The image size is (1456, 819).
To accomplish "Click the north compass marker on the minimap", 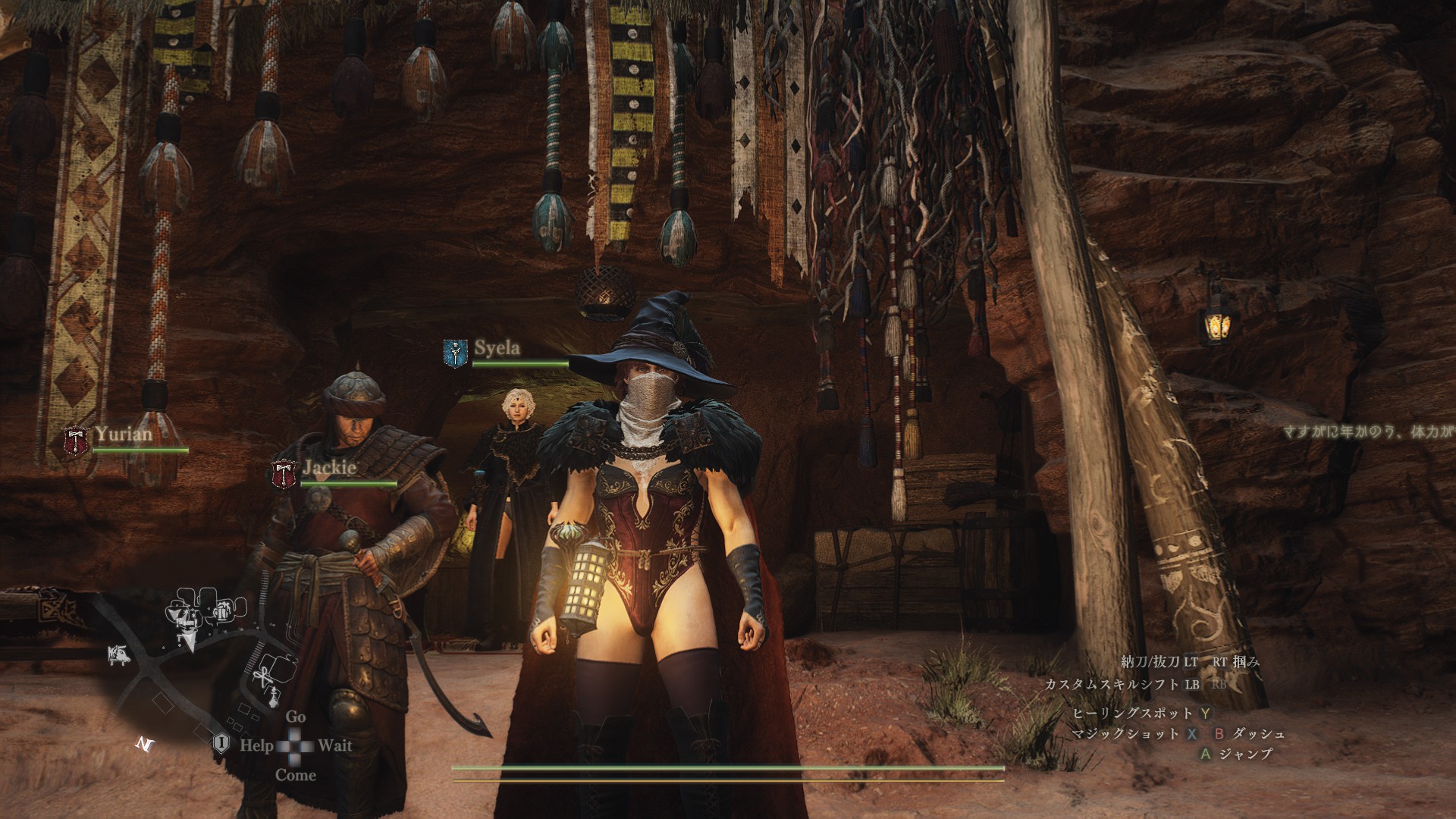I will tap(144, 744).
